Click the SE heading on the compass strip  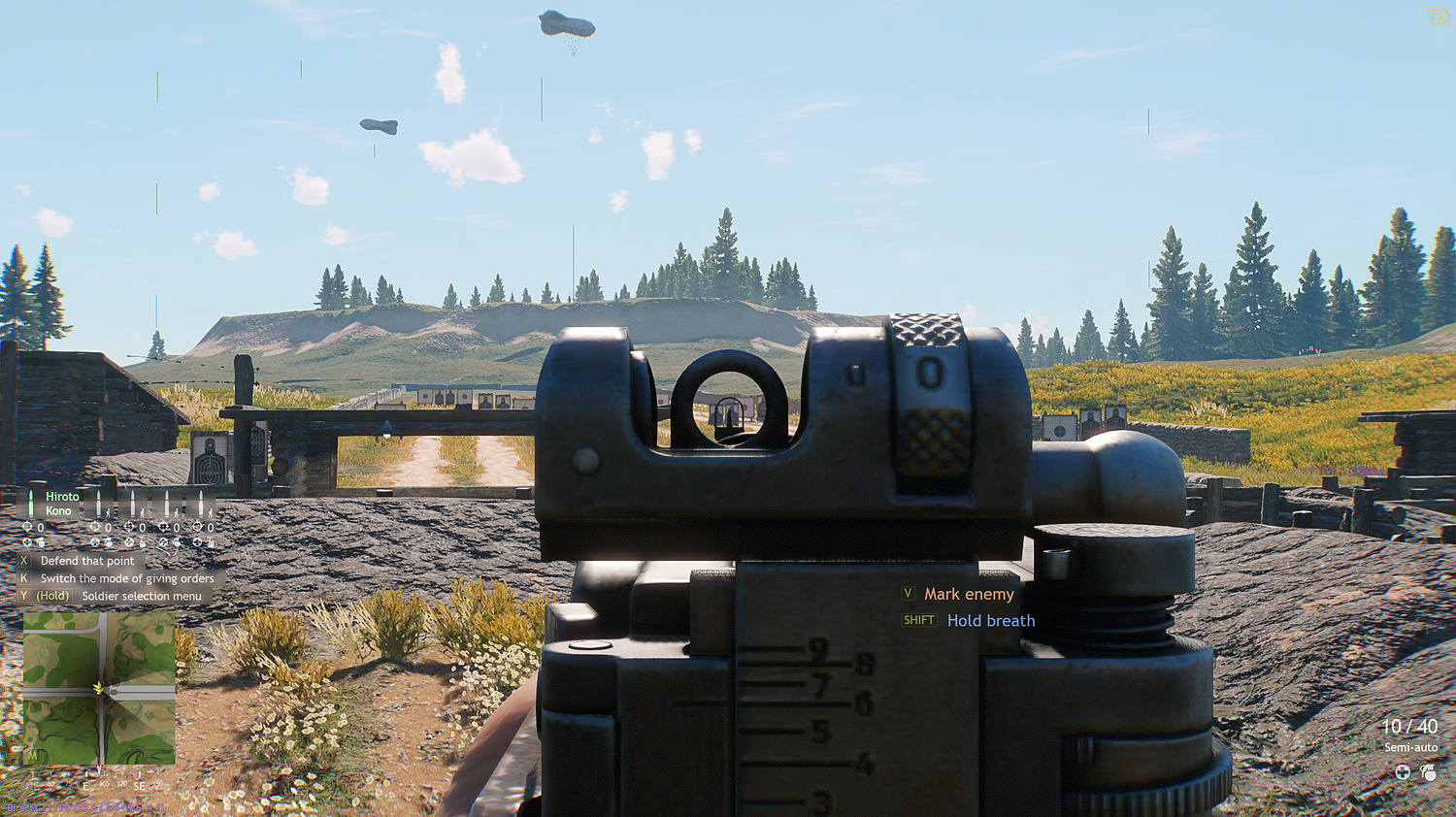coord(140,786)
